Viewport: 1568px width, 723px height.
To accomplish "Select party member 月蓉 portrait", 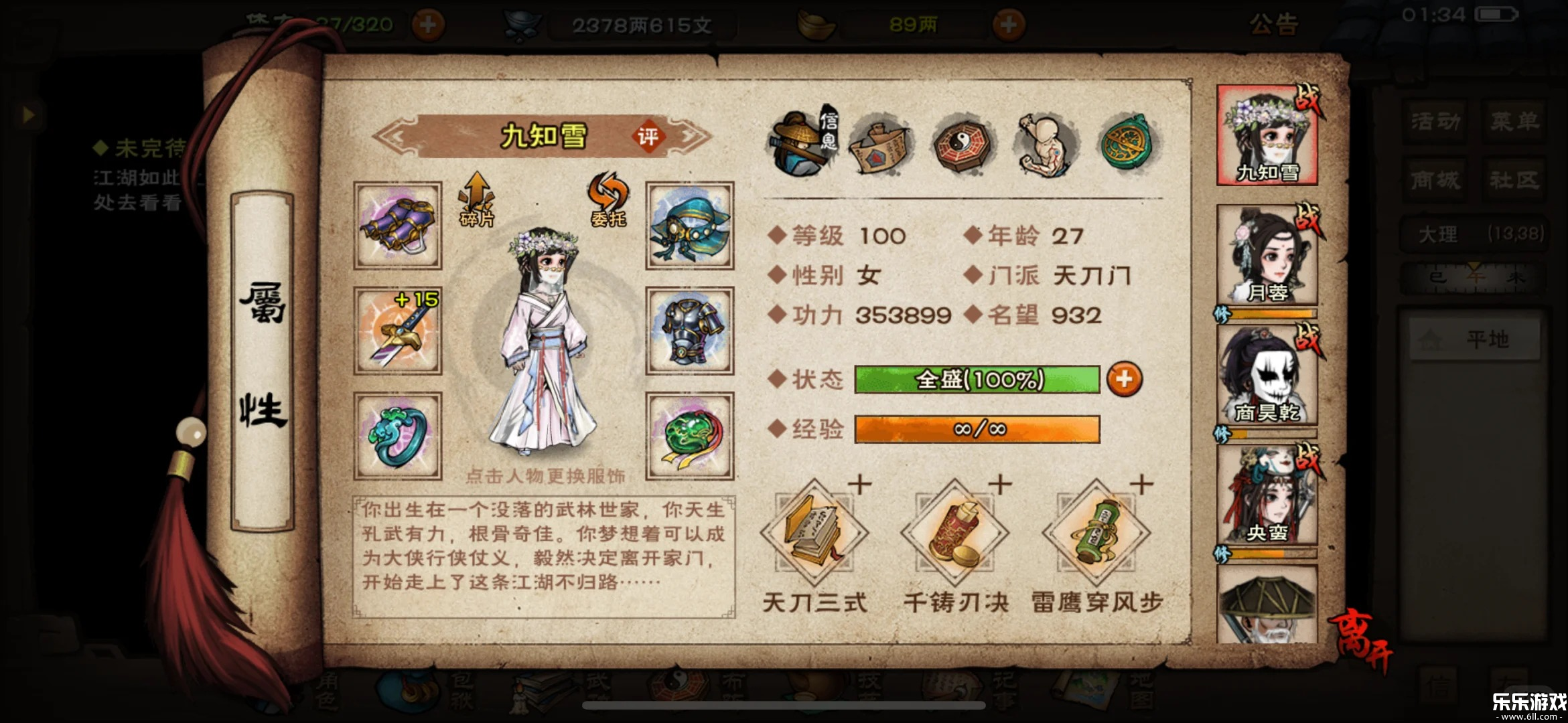I will point(1267,255).
